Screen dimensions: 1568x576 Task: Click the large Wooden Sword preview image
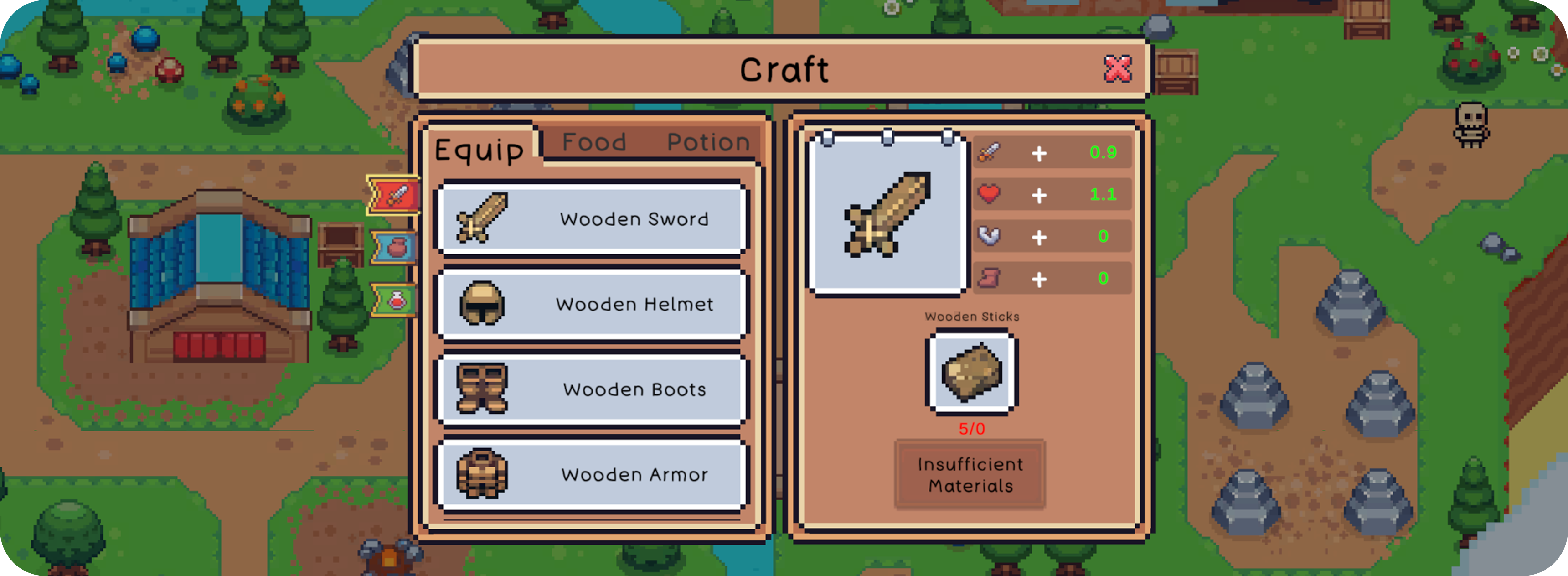(887, 214)
